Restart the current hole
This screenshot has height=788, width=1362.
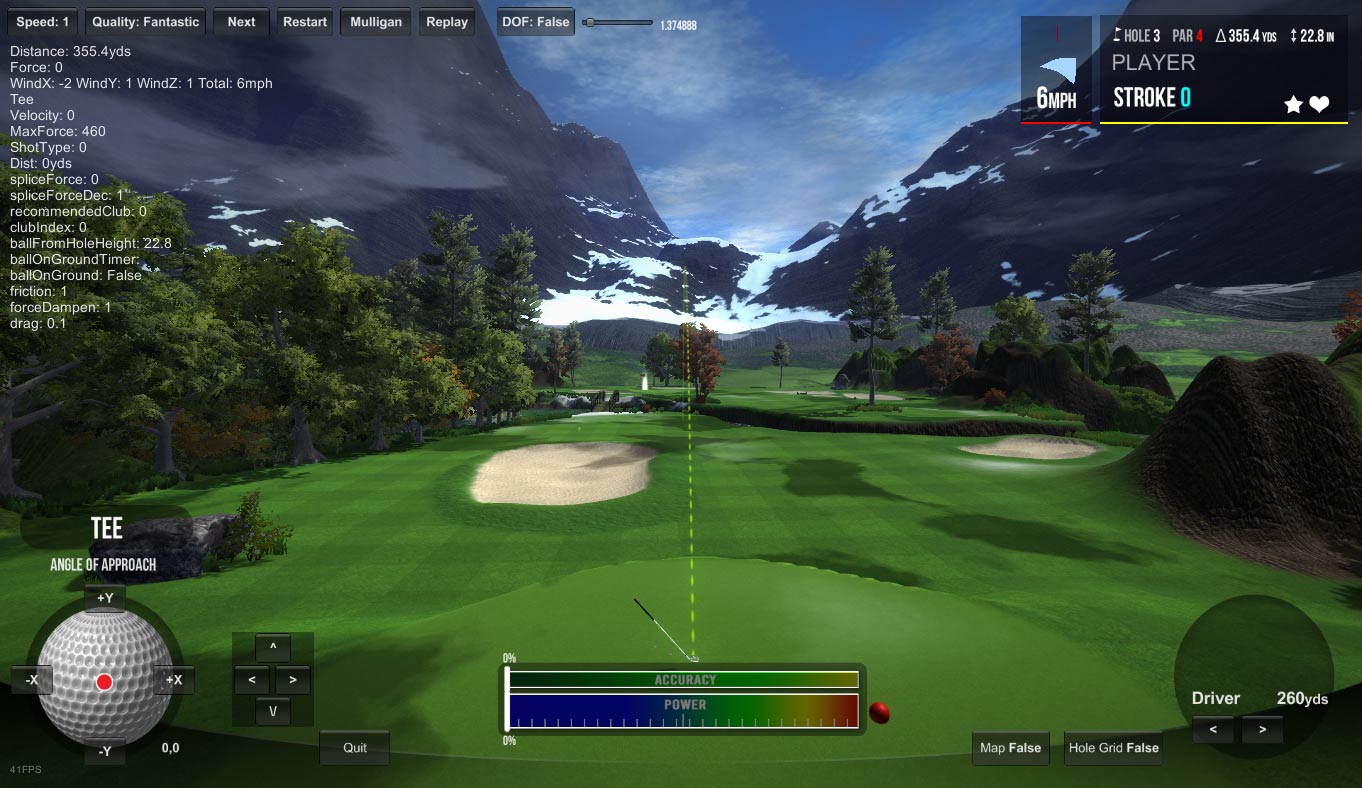(305, 21)
